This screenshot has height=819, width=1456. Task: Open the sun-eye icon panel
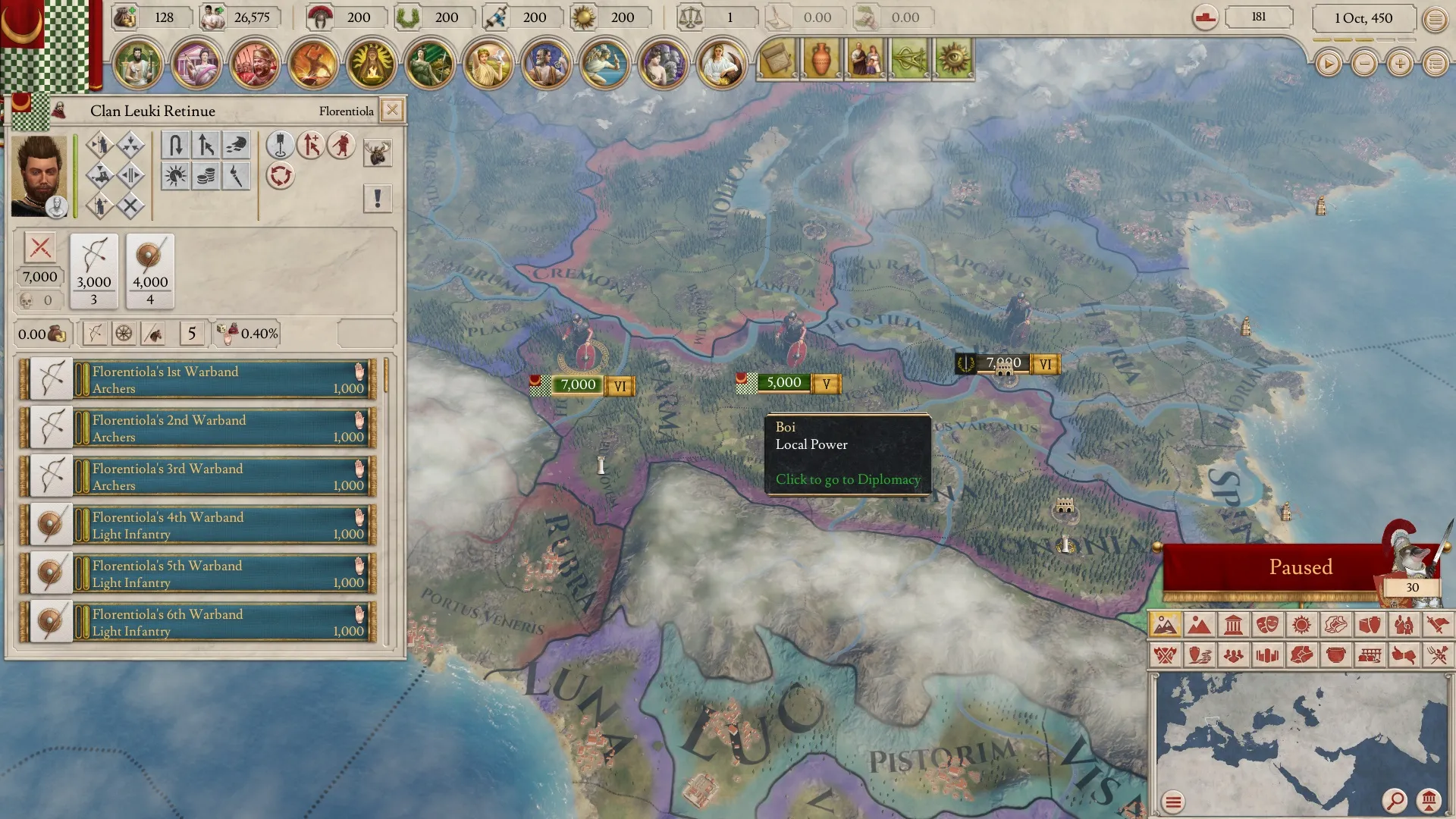953,60
